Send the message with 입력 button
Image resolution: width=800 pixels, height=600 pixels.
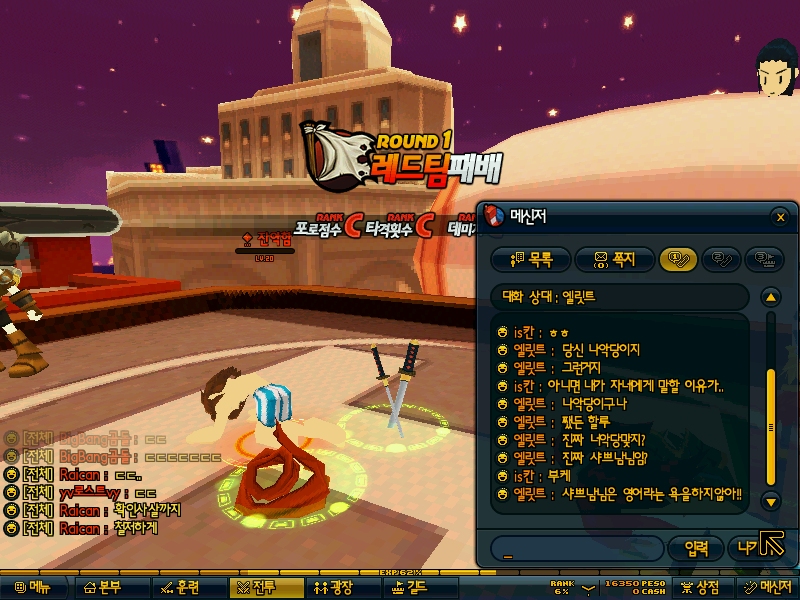tap(694, 548)
